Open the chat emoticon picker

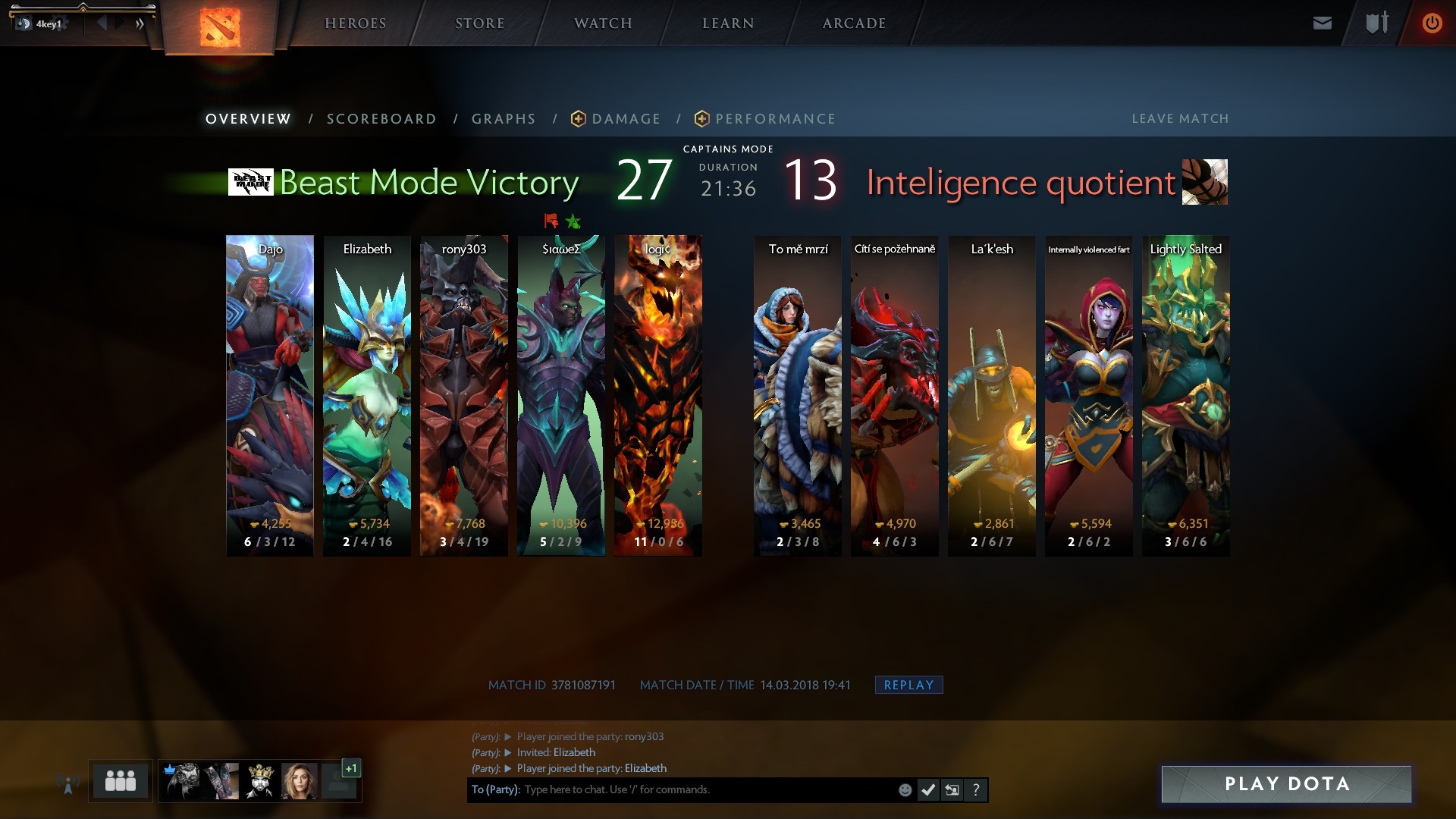pyautogui.click(x=905, y=790)
